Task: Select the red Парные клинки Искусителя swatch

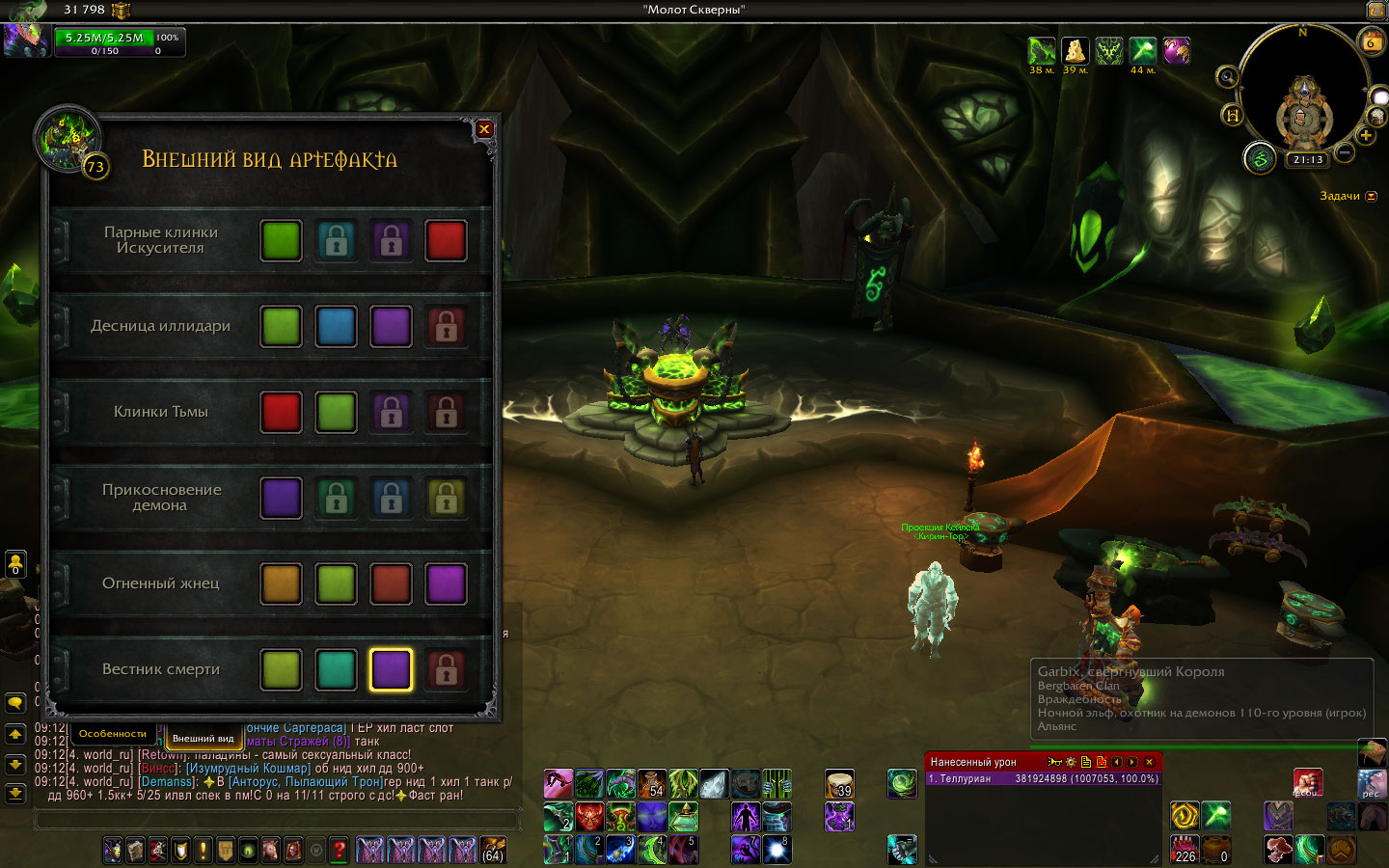Action: (446, 241)
